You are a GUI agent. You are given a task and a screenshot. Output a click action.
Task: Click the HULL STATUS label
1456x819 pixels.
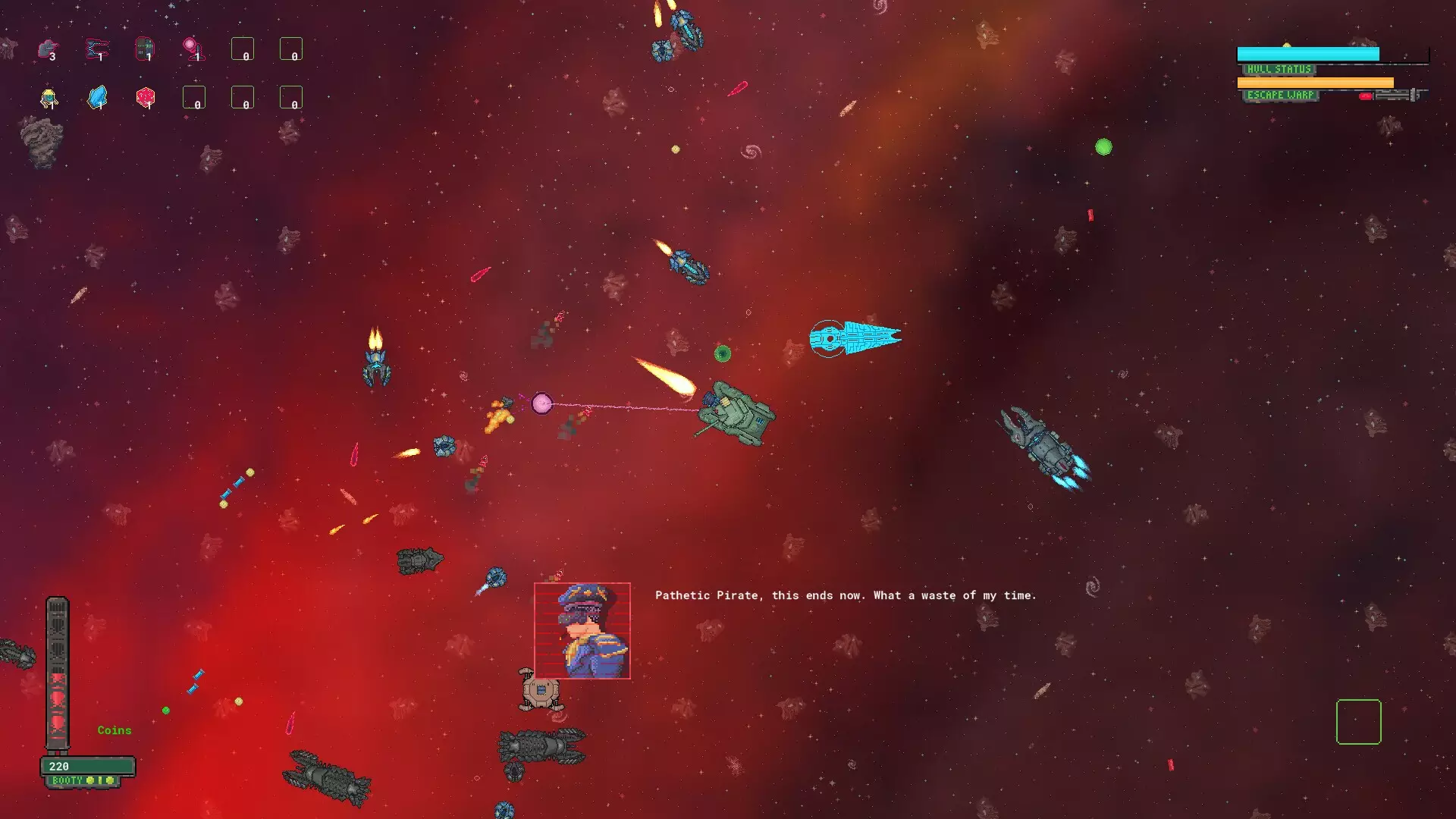(1279, 69)
